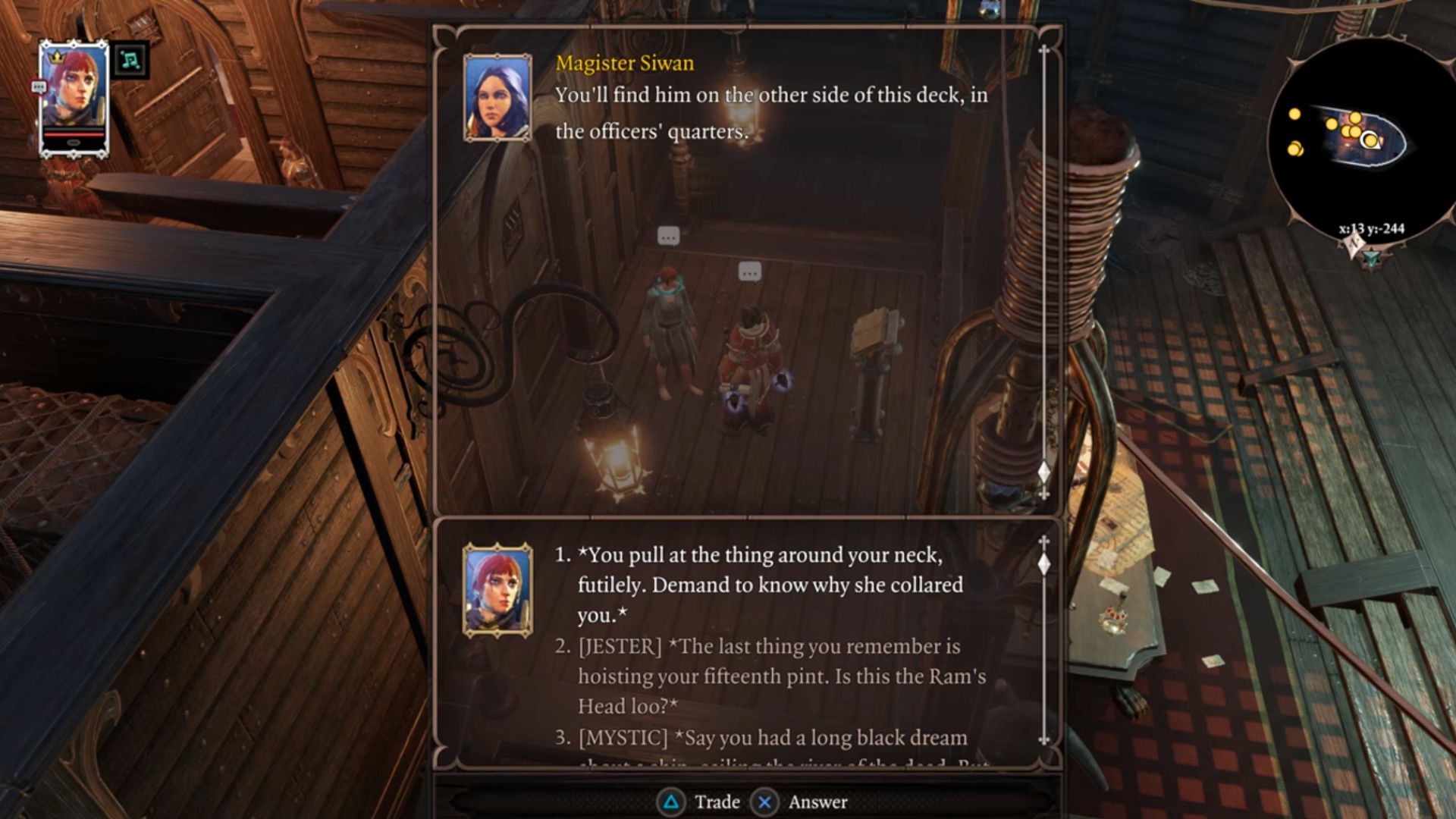Select the JESTER fifteenth pint reply

(781, 676)
